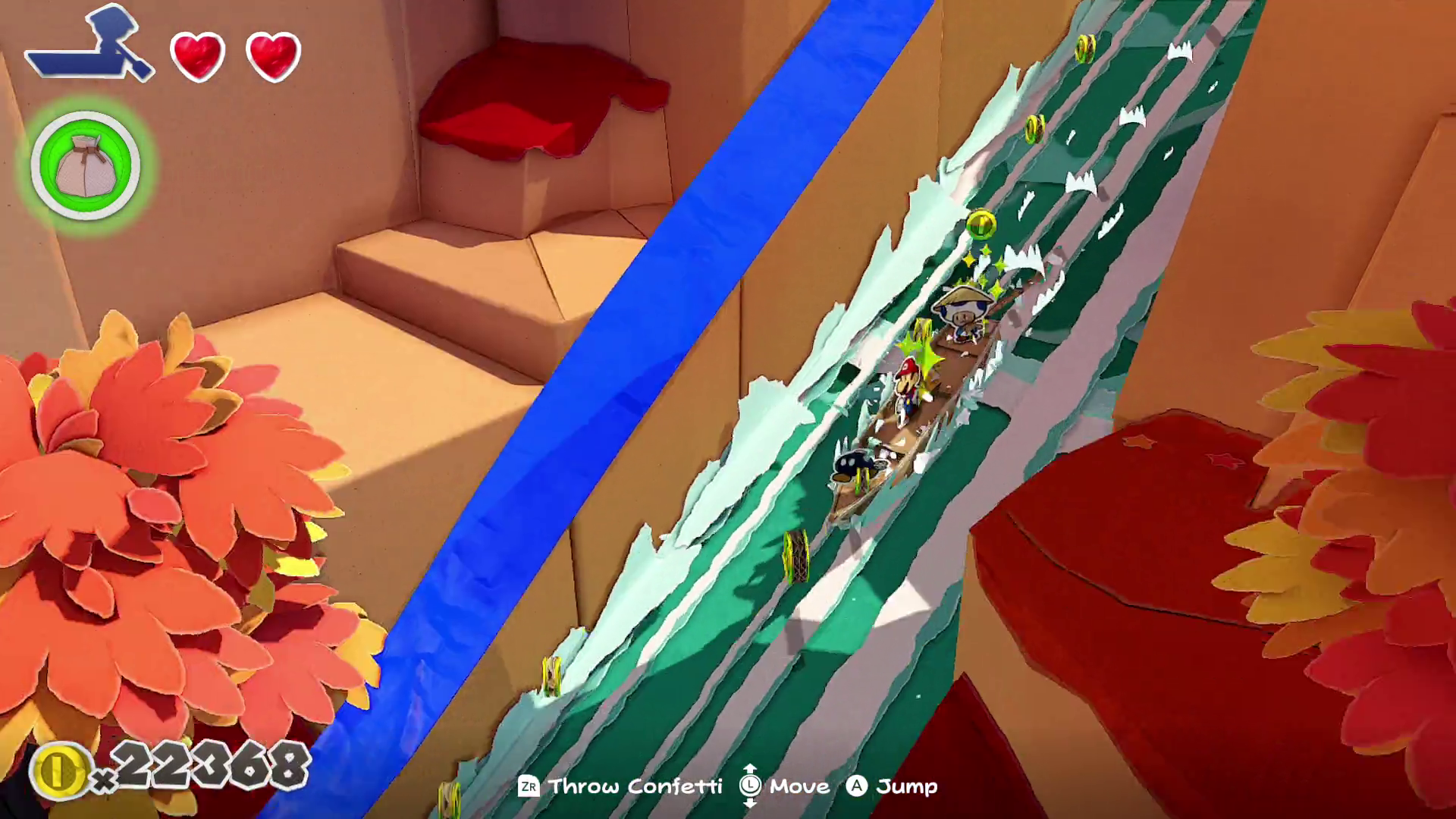The width and height of the screenshot is (1456, 819).
Task: Open the green confetti bag icon
Action: tap(86, 165)
